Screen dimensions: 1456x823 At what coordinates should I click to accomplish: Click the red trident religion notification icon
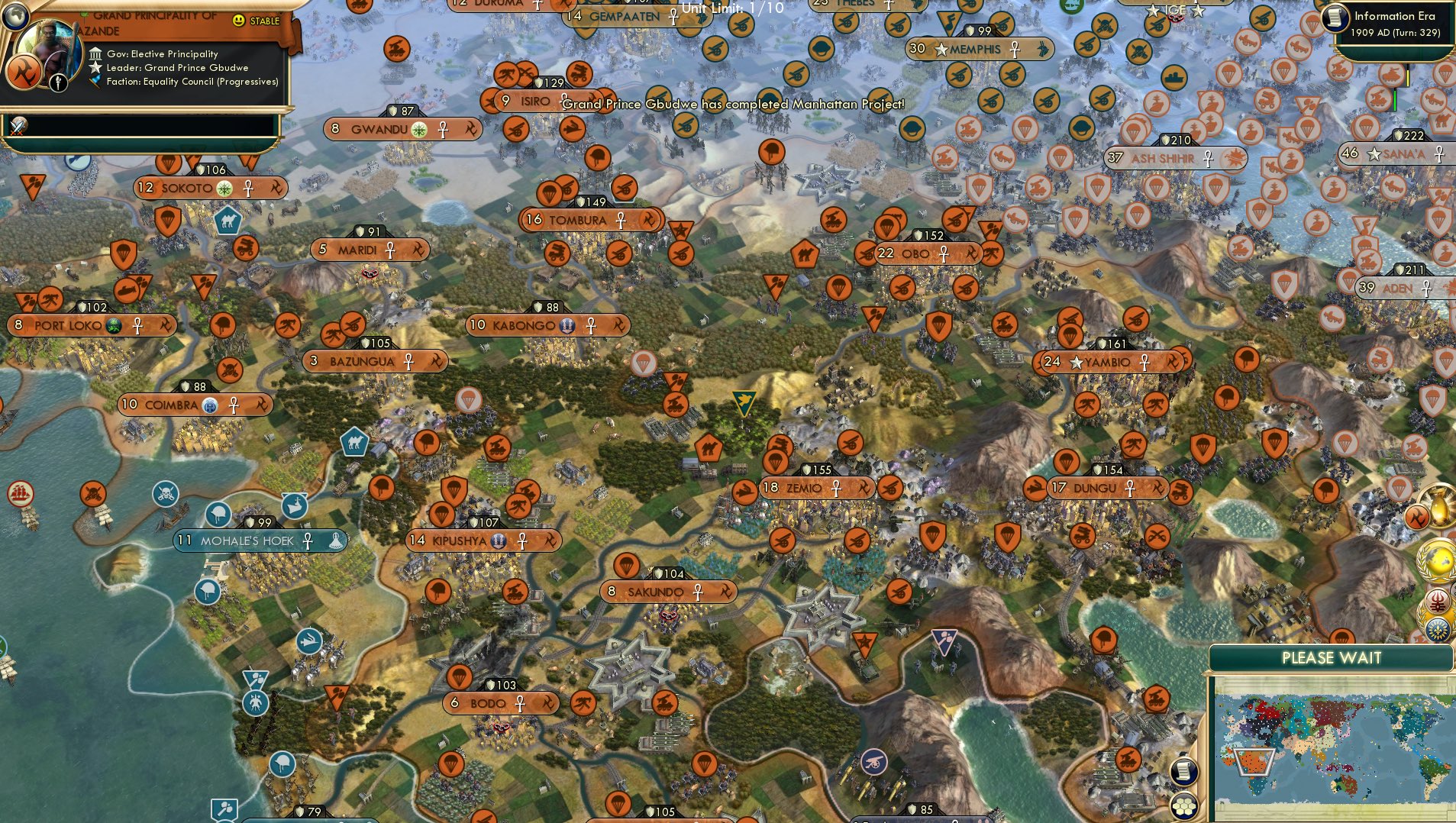click(1438, 601)
